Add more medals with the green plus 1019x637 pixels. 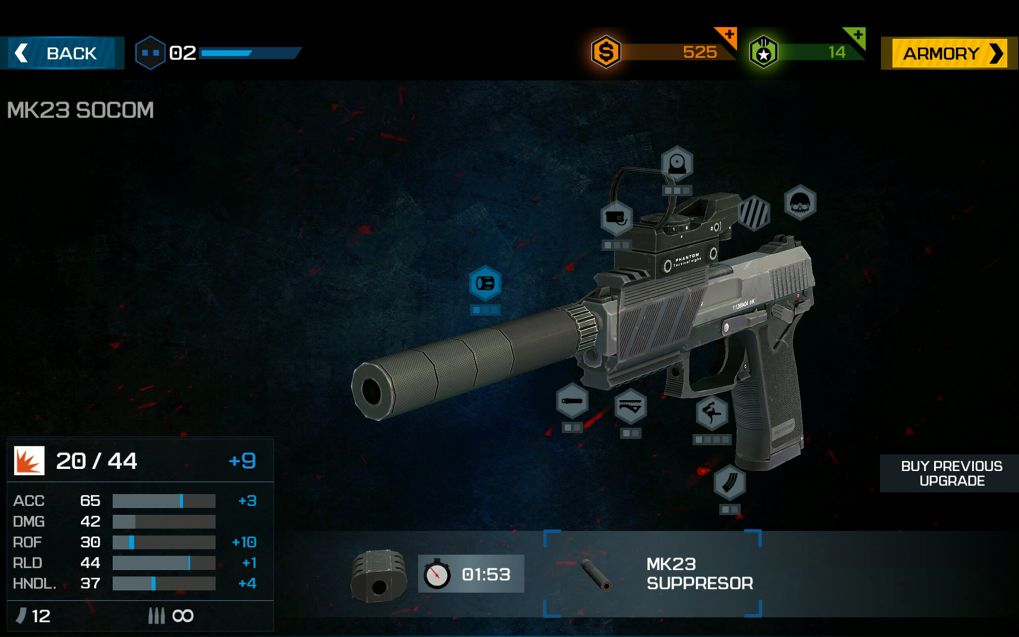tap(855, 37)
